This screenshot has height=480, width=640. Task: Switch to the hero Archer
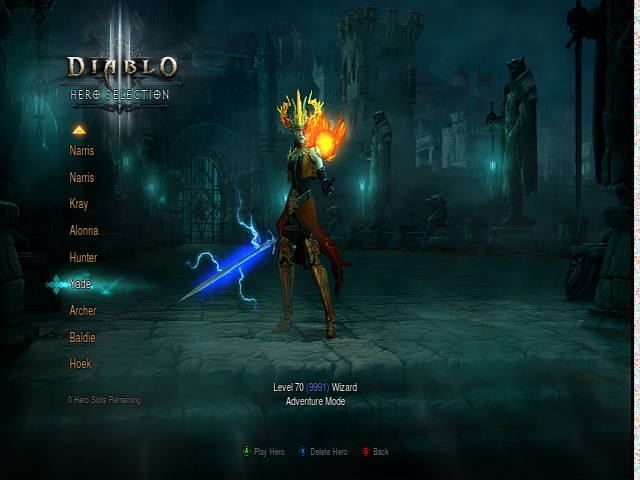pos(83,311)
